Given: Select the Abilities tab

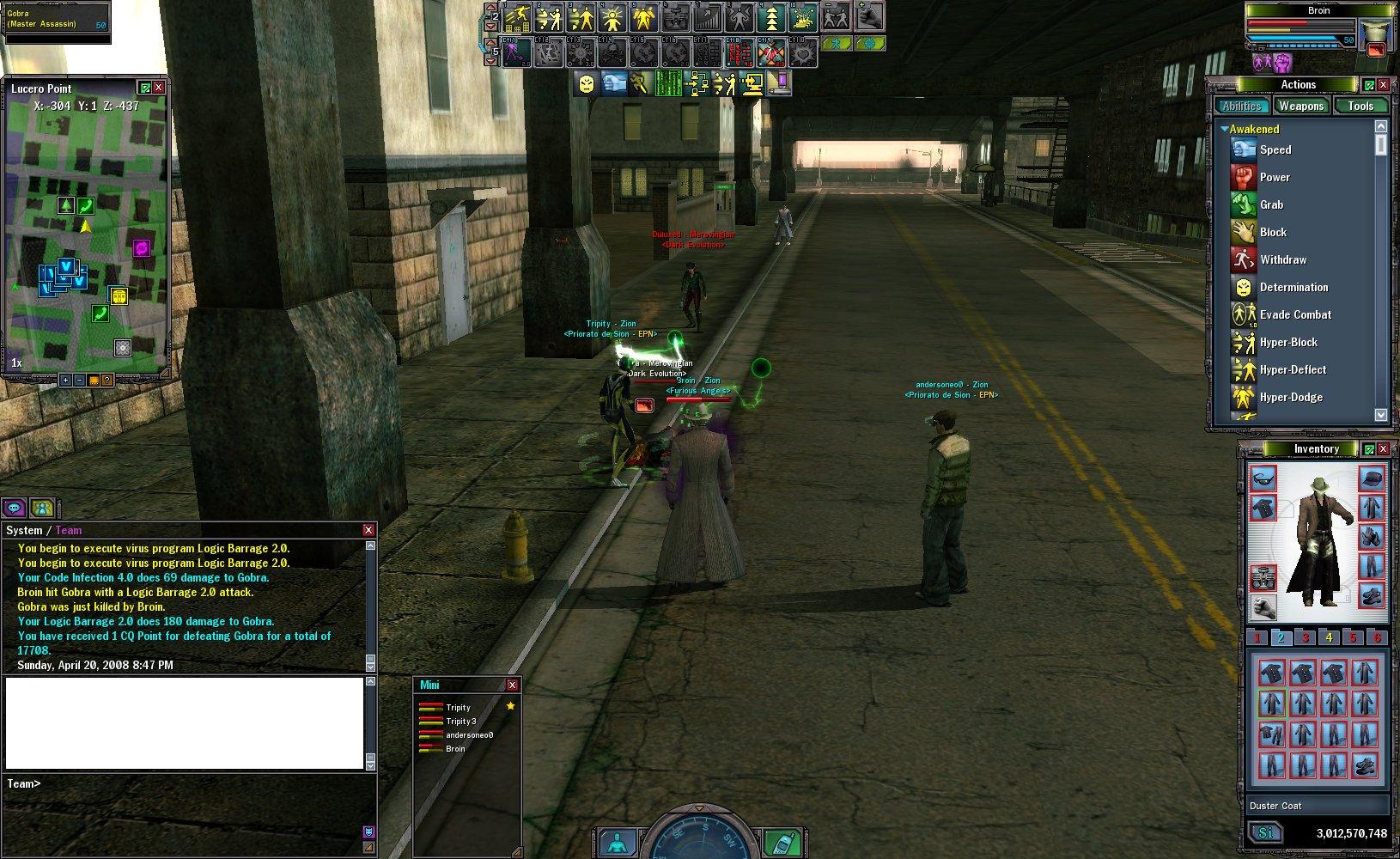Looking at the screenshot, I should click(x=1241, y=106).
